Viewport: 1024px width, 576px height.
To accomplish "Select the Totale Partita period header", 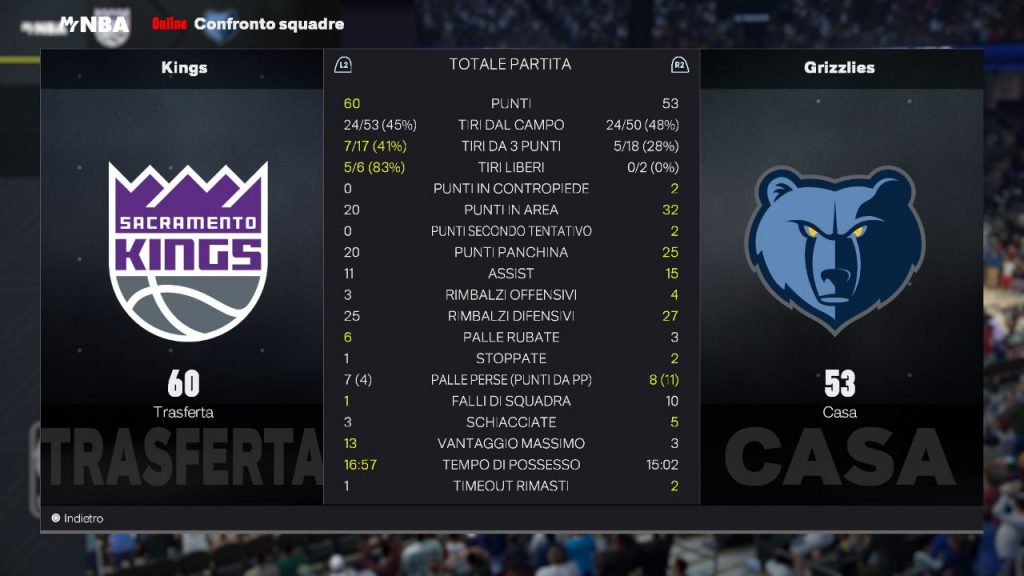I will (510, 64).
